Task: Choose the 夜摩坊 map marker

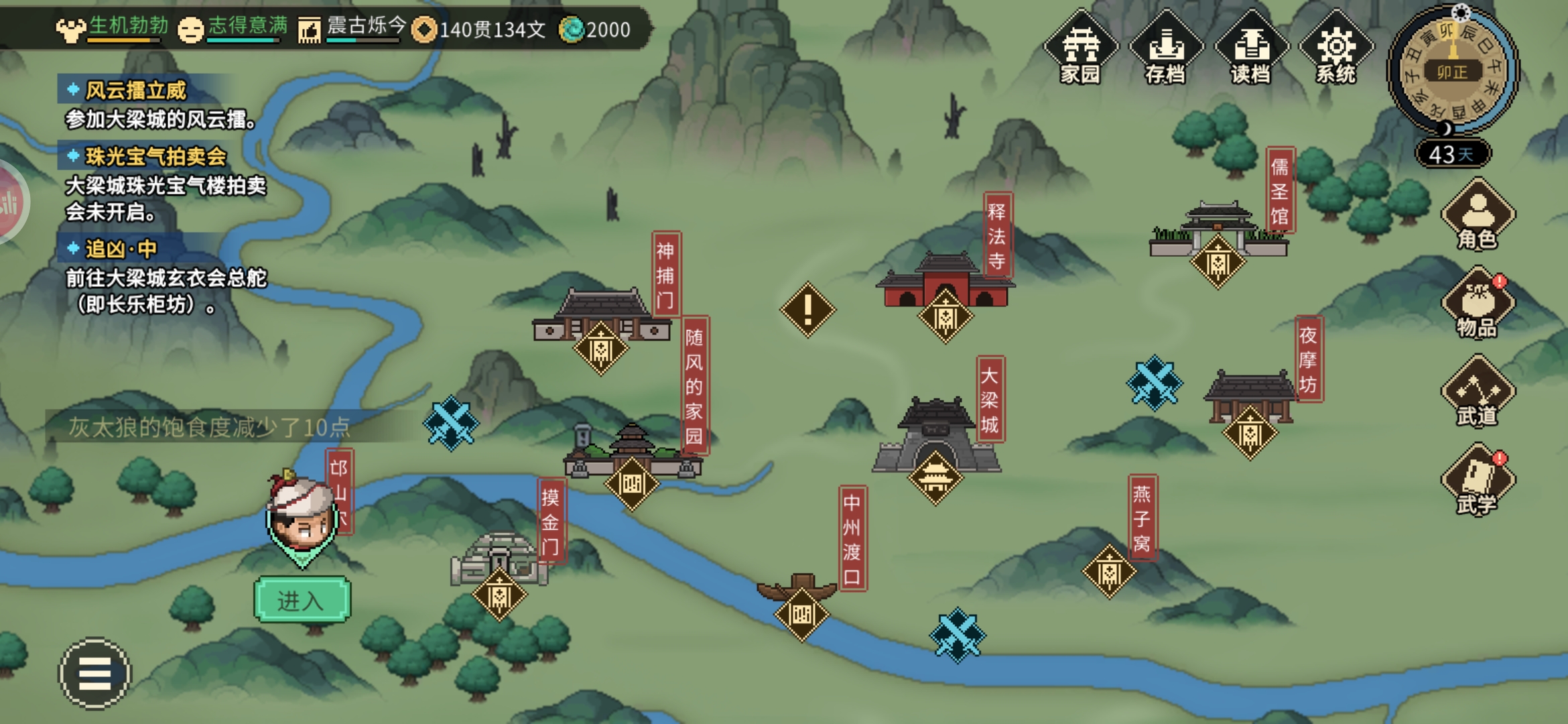Action: (x=1250, y=433)
